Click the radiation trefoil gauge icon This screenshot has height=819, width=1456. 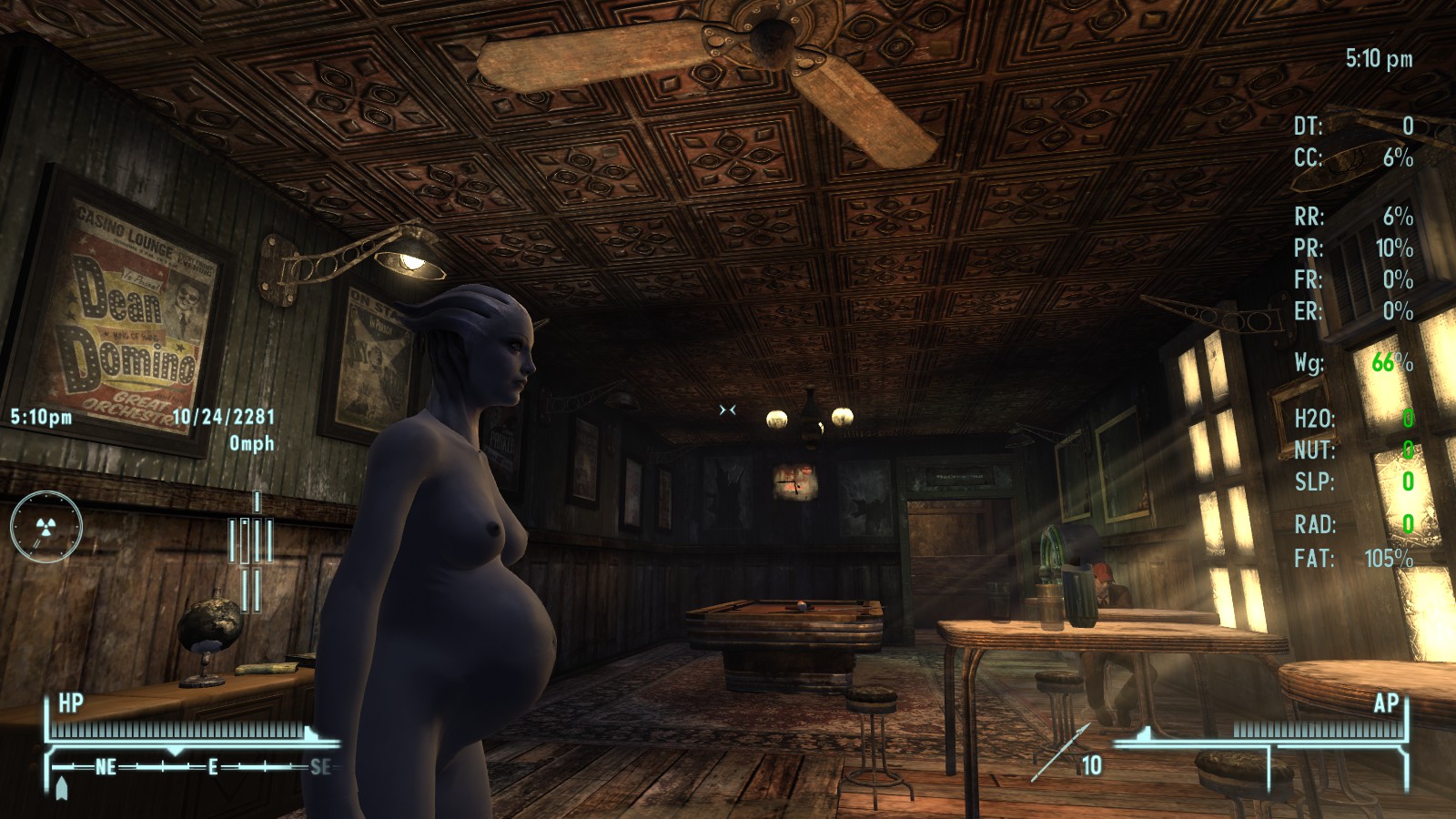[x=45, y=526]
